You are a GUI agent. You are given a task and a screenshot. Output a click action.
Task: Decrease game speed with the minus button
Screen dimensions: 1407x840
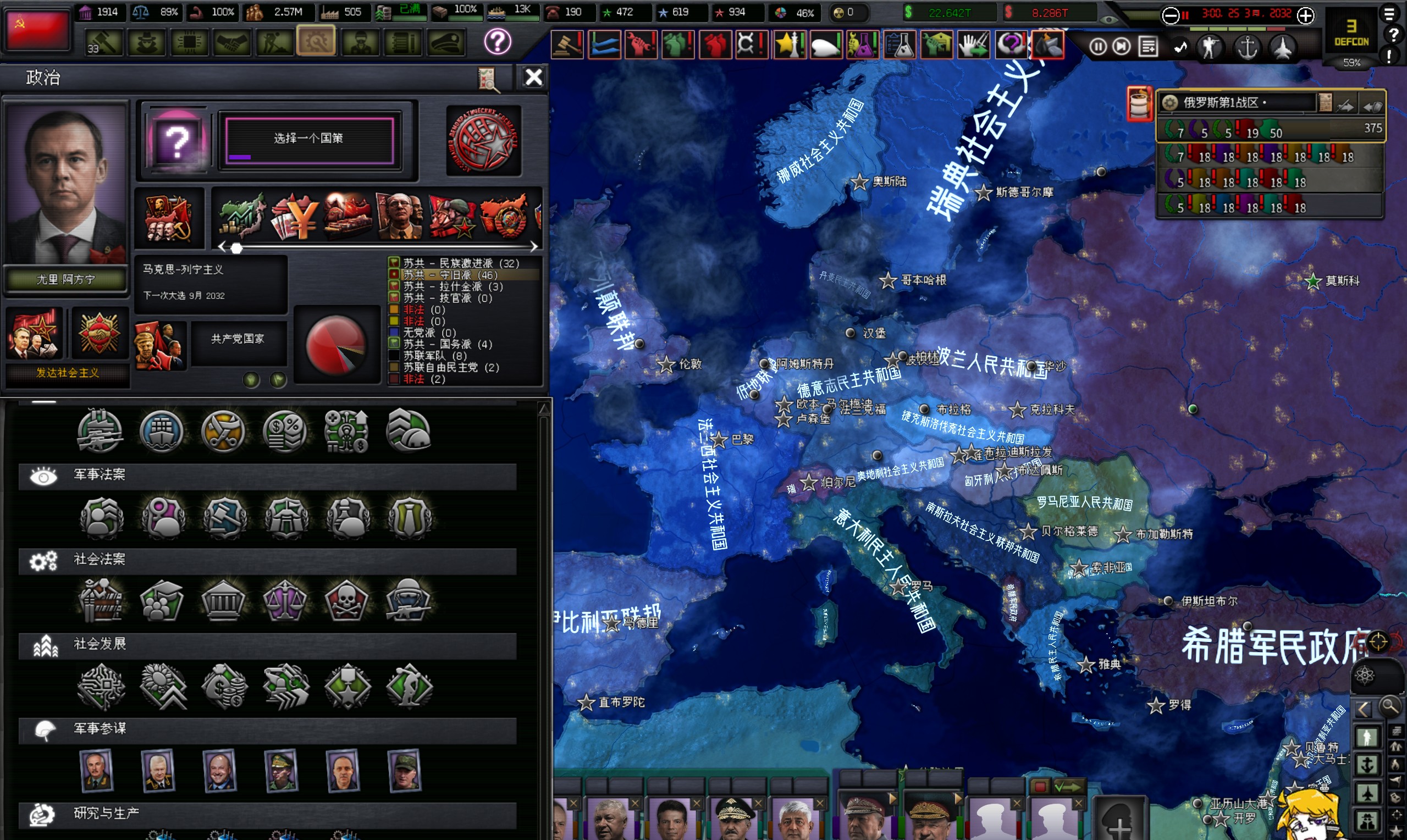tap(1170, 15)
